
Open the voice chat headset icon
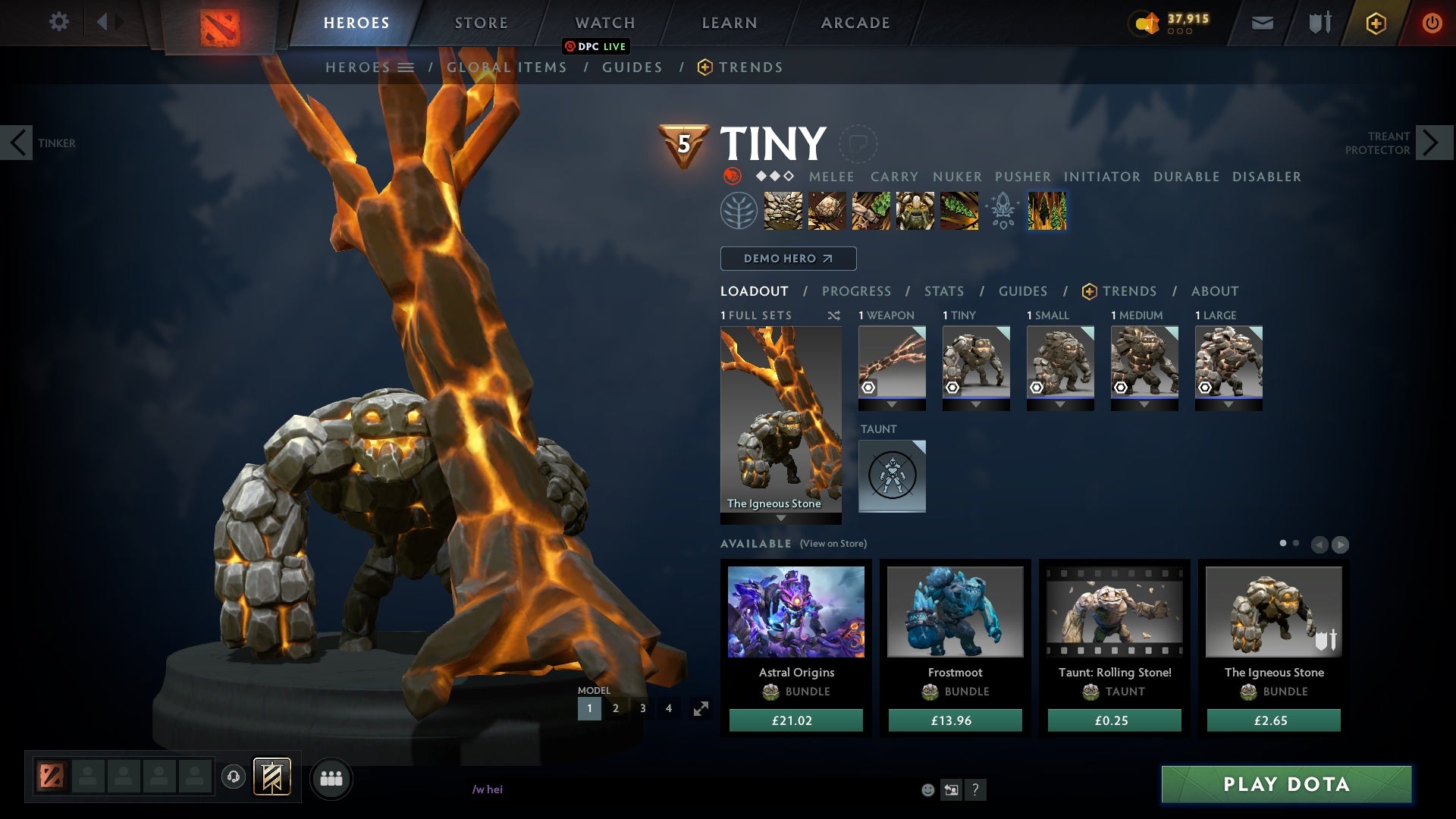(233, 778)
